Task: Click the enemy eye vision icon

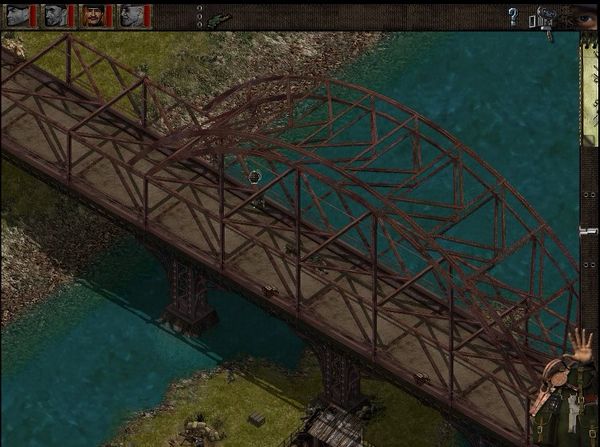Action: pos(586,16)
